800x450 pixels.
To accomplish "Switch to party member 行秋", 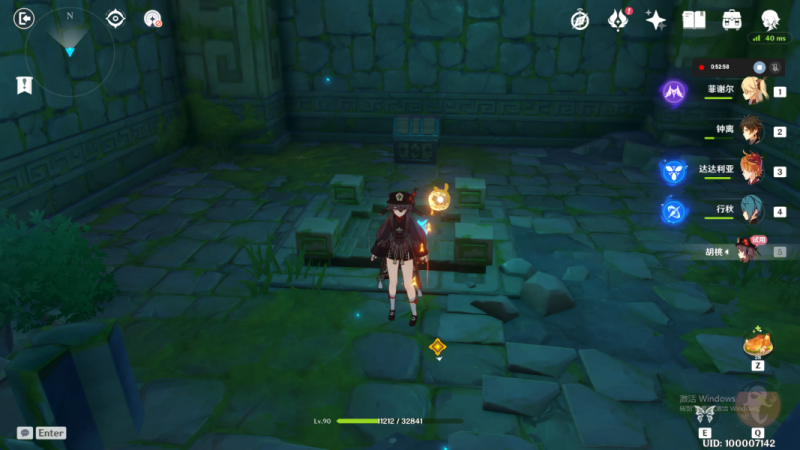I will (x=752, y=211).
